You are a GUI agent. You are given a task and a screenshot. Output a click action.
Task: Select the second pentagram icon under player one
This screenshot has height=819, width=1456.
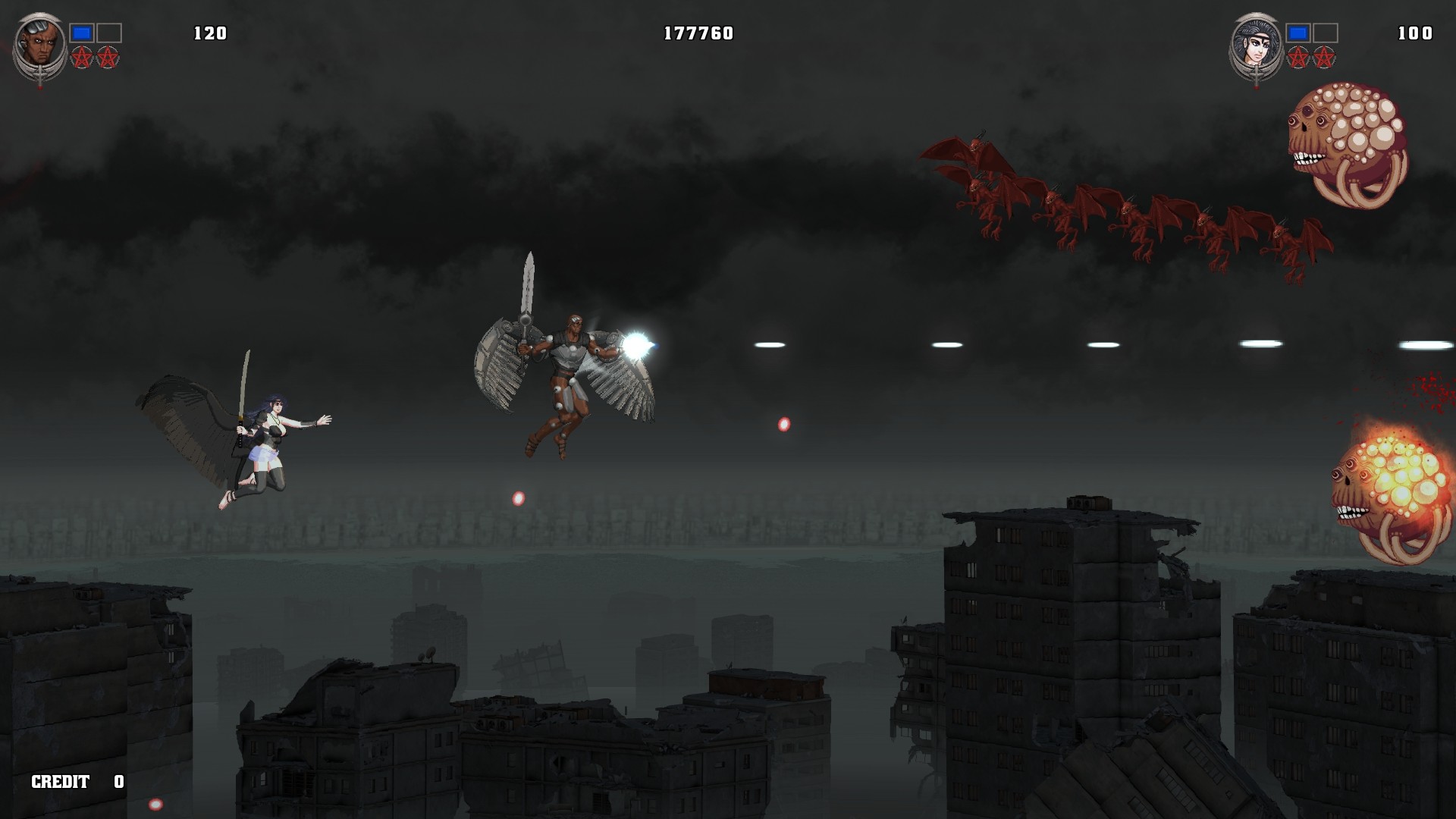click(108, 56)
